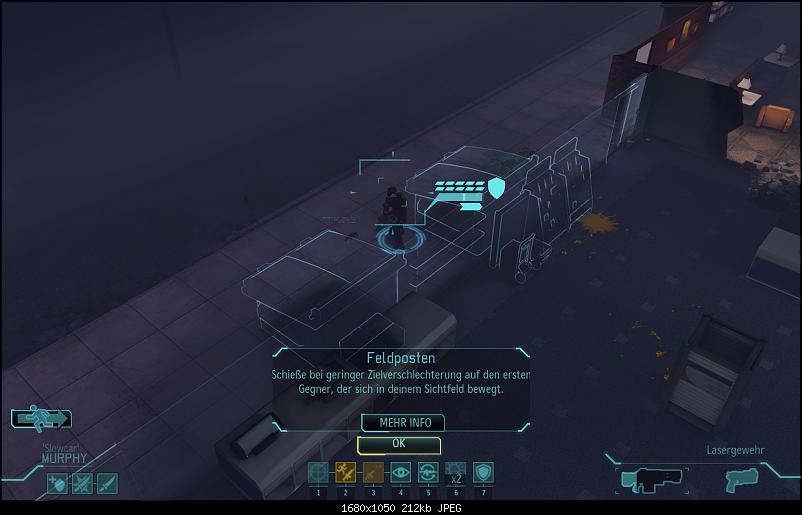
Task: Select the crosshair fire ability
Action: pos(318,473)
